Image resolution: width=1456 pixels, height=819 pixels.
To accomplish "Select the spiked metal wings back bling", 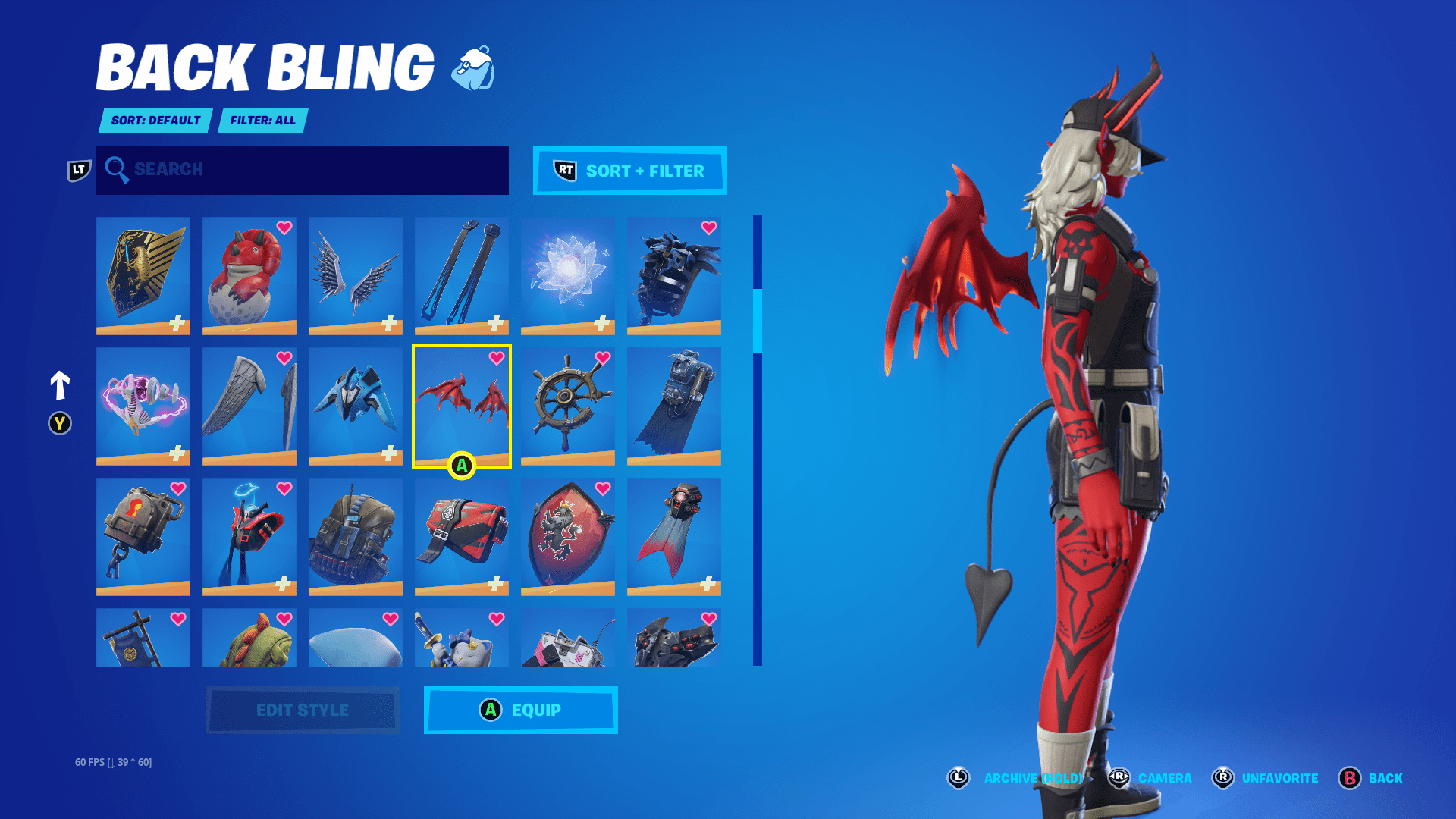I will (356, 275).
